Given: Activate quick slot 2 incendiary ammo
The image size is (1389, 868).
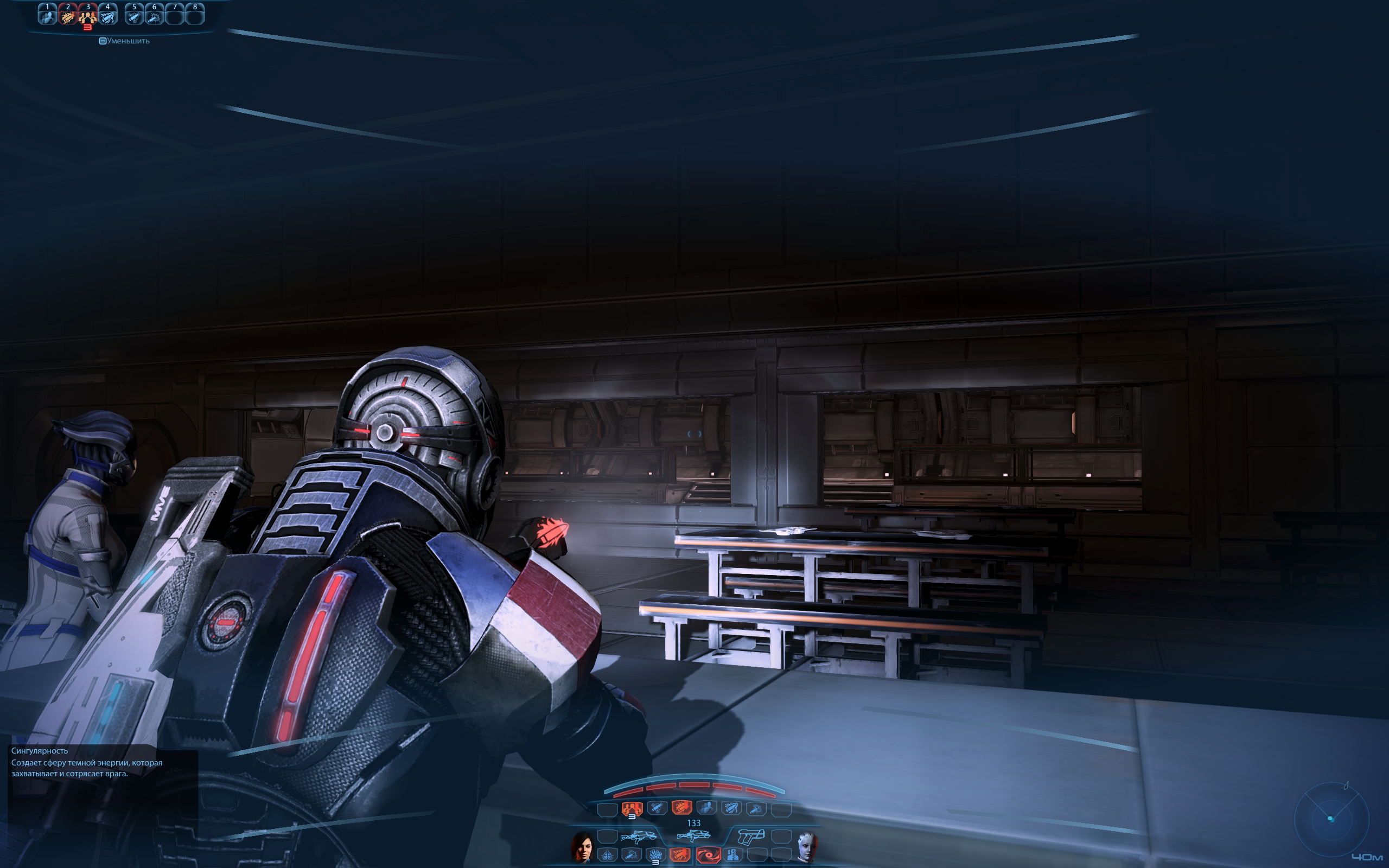Looking at the screenshot, I should (x=68, y=15).
